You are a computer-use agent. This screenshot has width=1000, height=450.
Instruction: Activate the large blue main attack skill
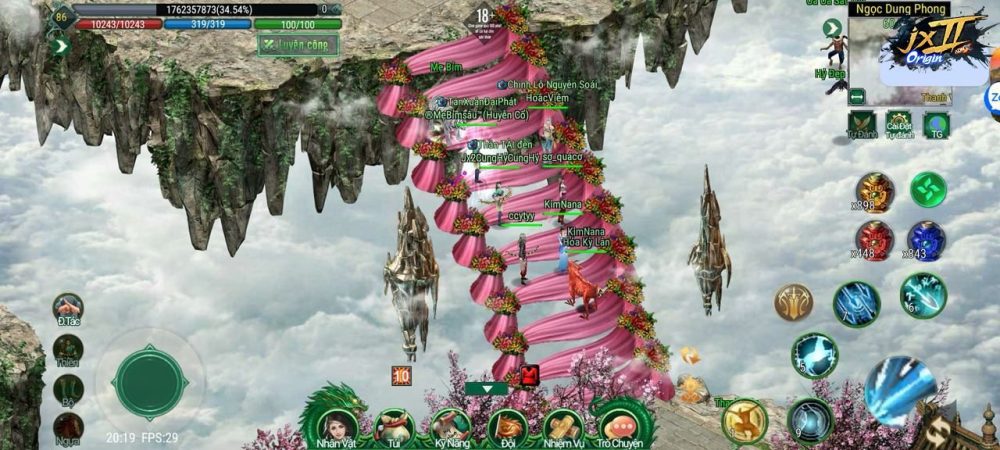[x=899, y=390]
